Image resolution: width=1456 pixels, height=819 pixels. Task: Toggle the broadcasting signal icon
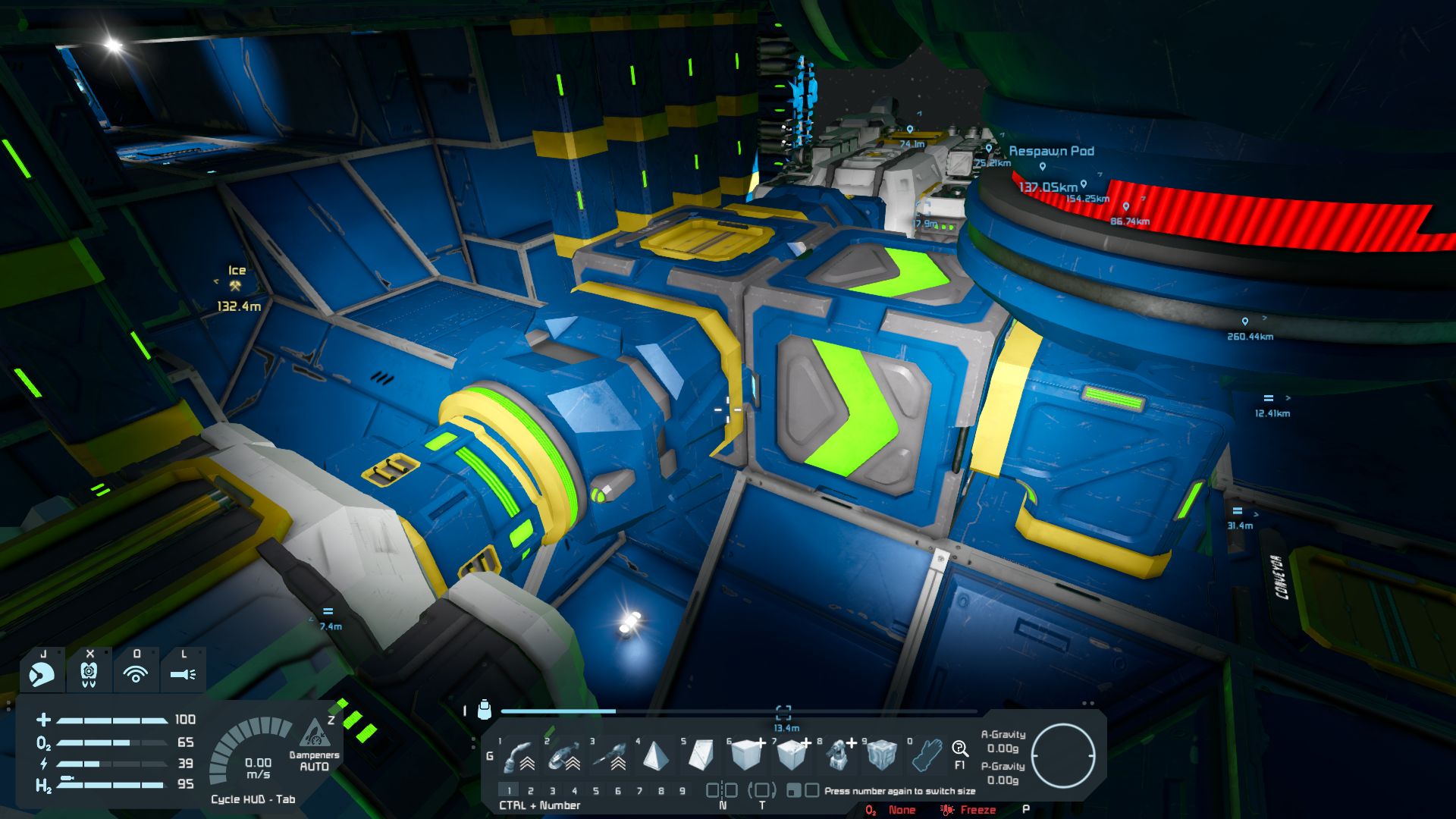click(136, 673)
